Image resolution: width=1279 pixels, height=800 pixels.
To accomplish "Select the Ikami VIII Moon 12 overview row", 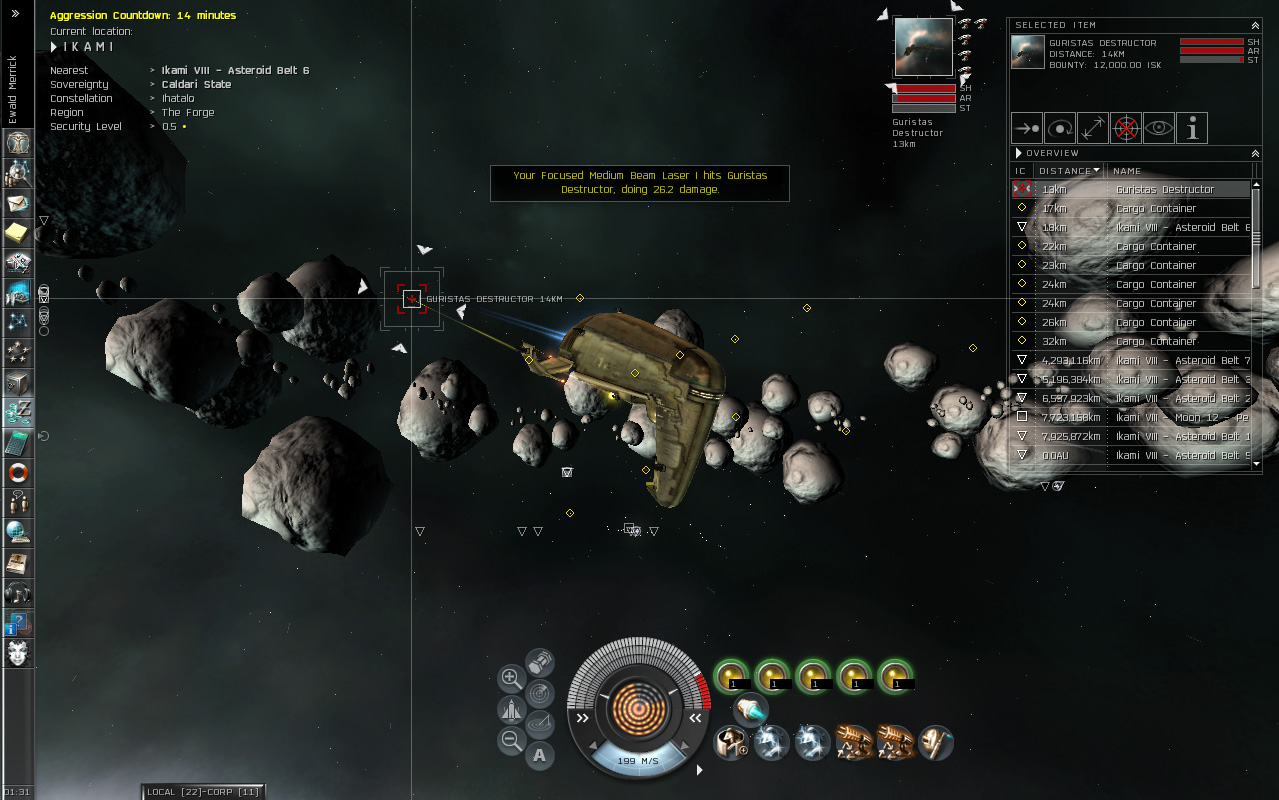I will 1165,417.
